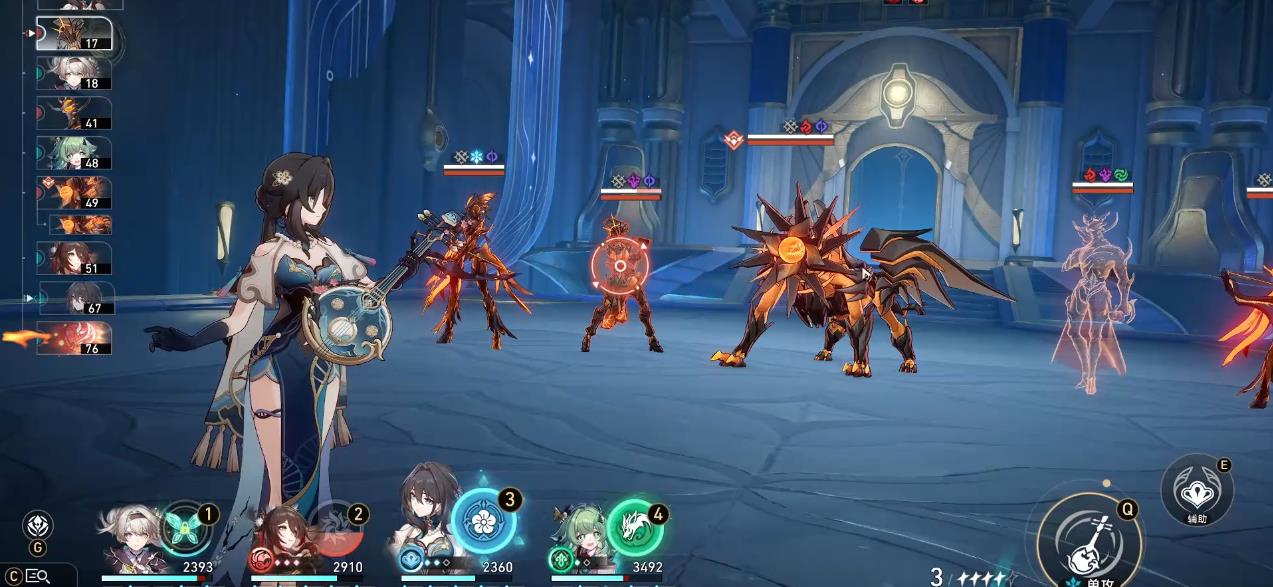Select the green-haired turn order entry numbered 48
The height and width of the screenshot is (587, 1273).
coord(74,153)
